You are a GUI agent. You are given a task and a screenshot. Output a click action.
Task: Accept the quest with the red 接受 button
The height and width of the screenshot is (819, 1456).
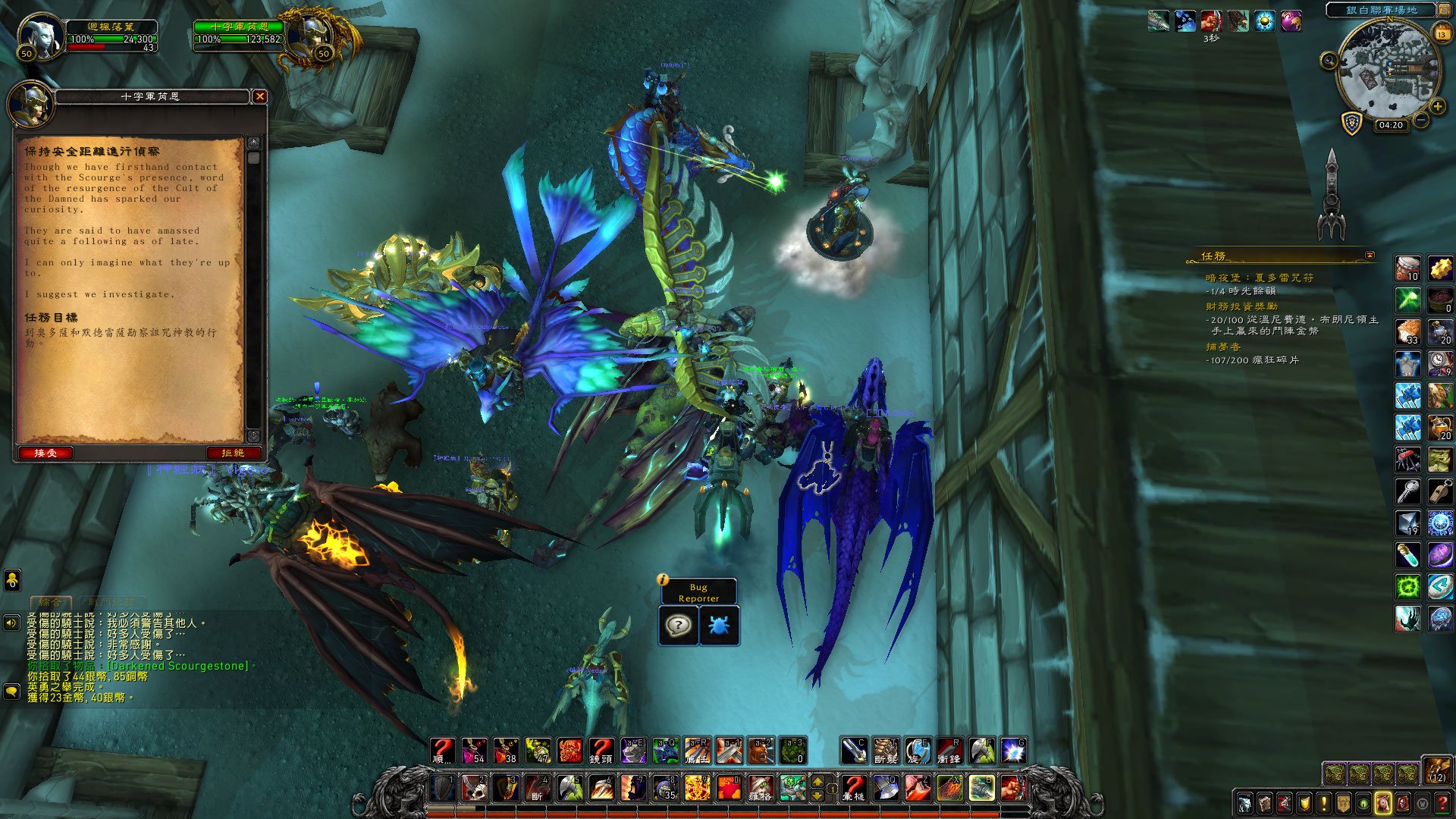[x=45, y=453]
